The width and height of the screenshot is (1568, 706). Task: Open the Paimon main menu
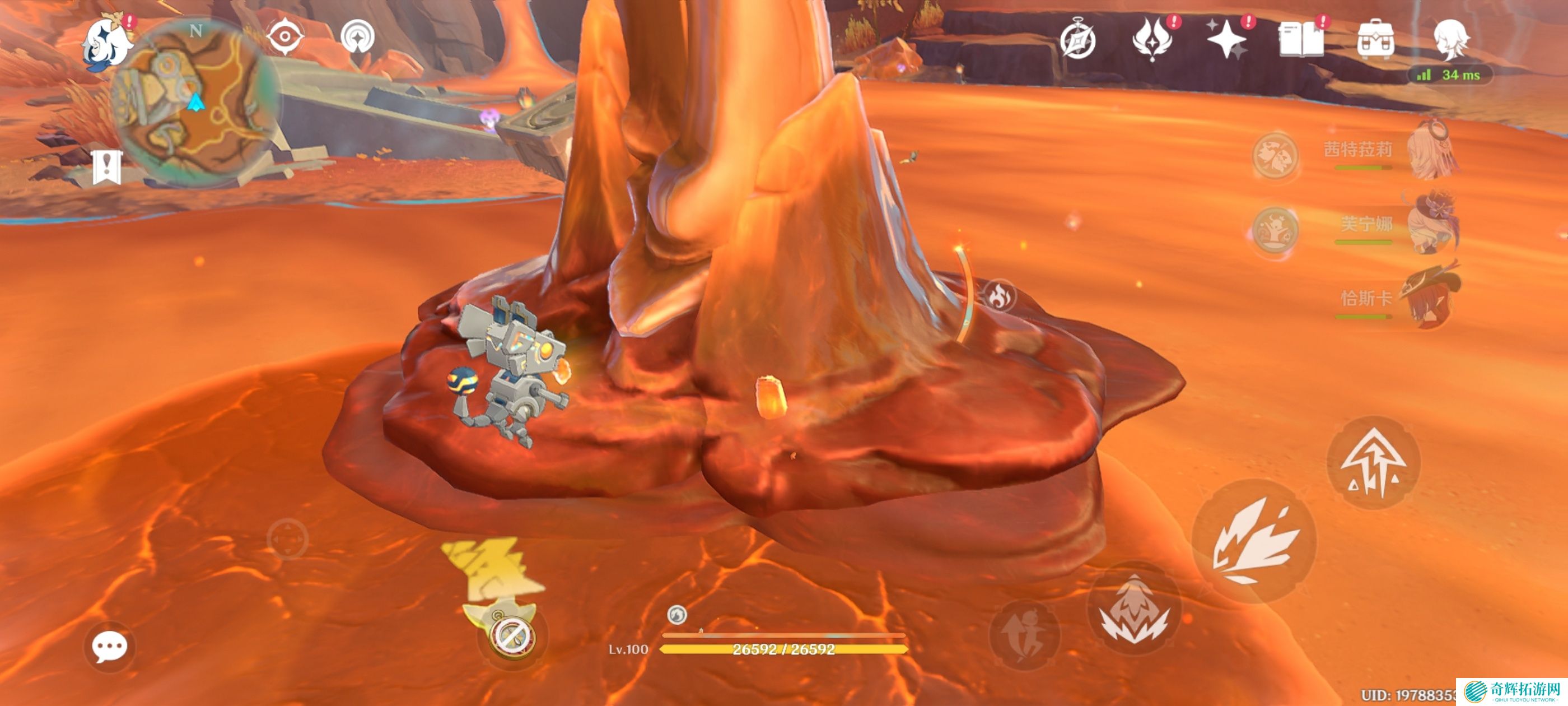tap(106, 44)
